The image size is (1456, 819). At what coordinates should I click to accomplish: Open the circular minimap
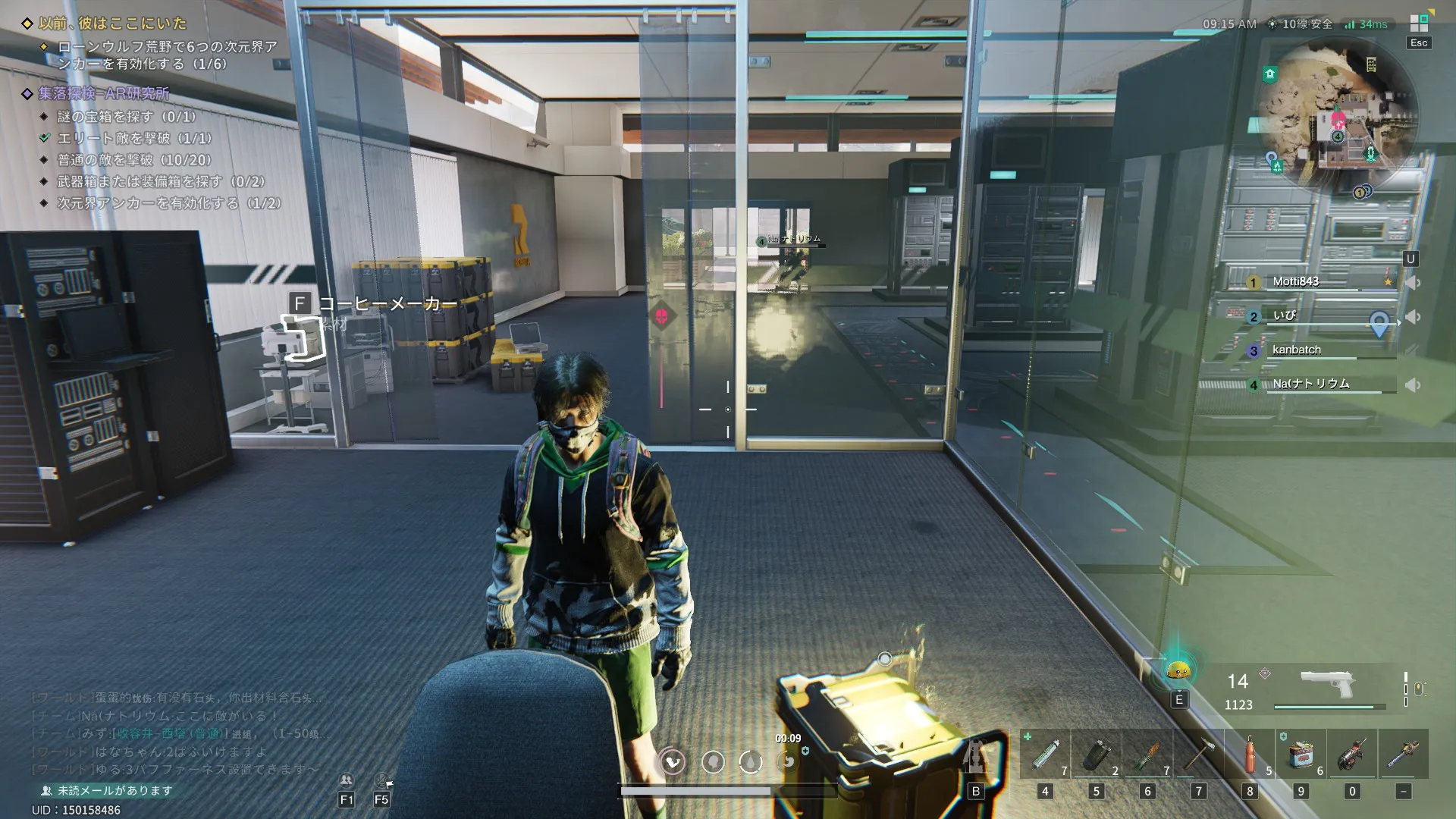tap(1338, 114)
